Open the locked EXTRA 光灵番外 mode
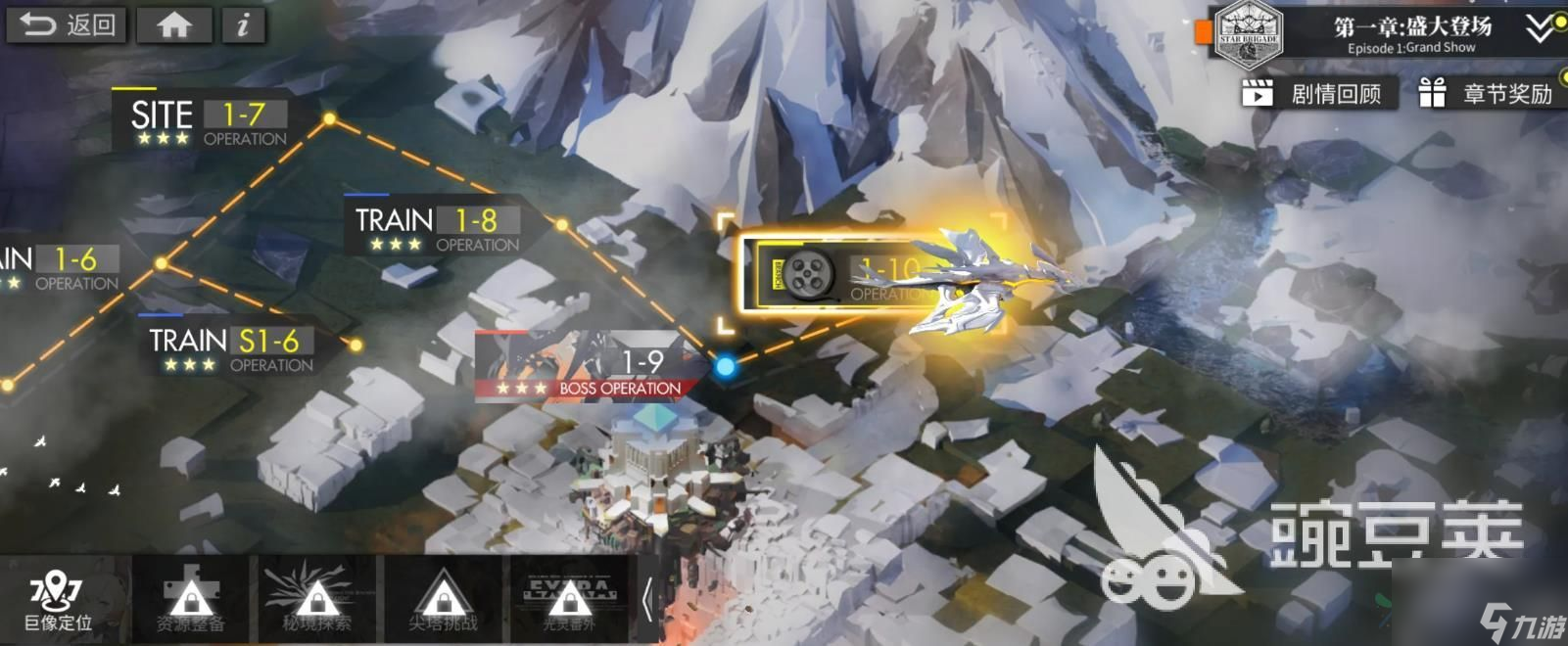 (x=569, y=601)
